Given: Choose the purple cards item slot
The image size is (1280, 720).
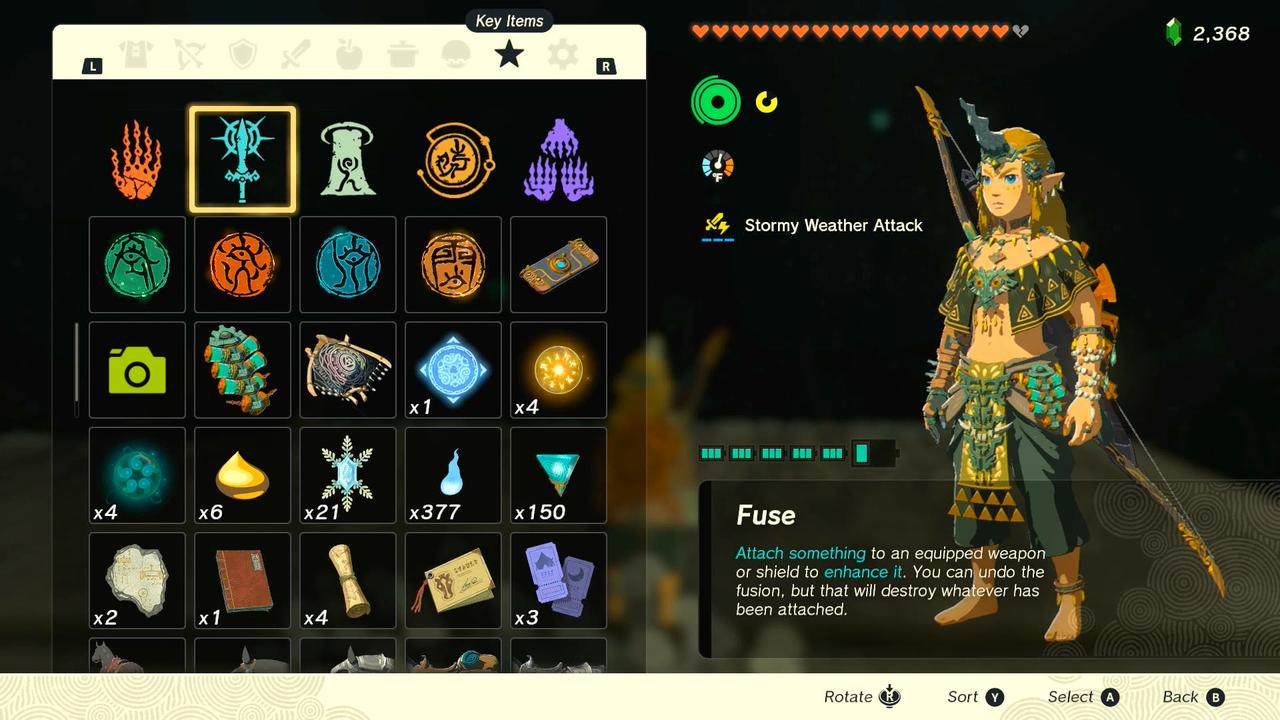Looking at the screenshot, I should click(558, 580).
